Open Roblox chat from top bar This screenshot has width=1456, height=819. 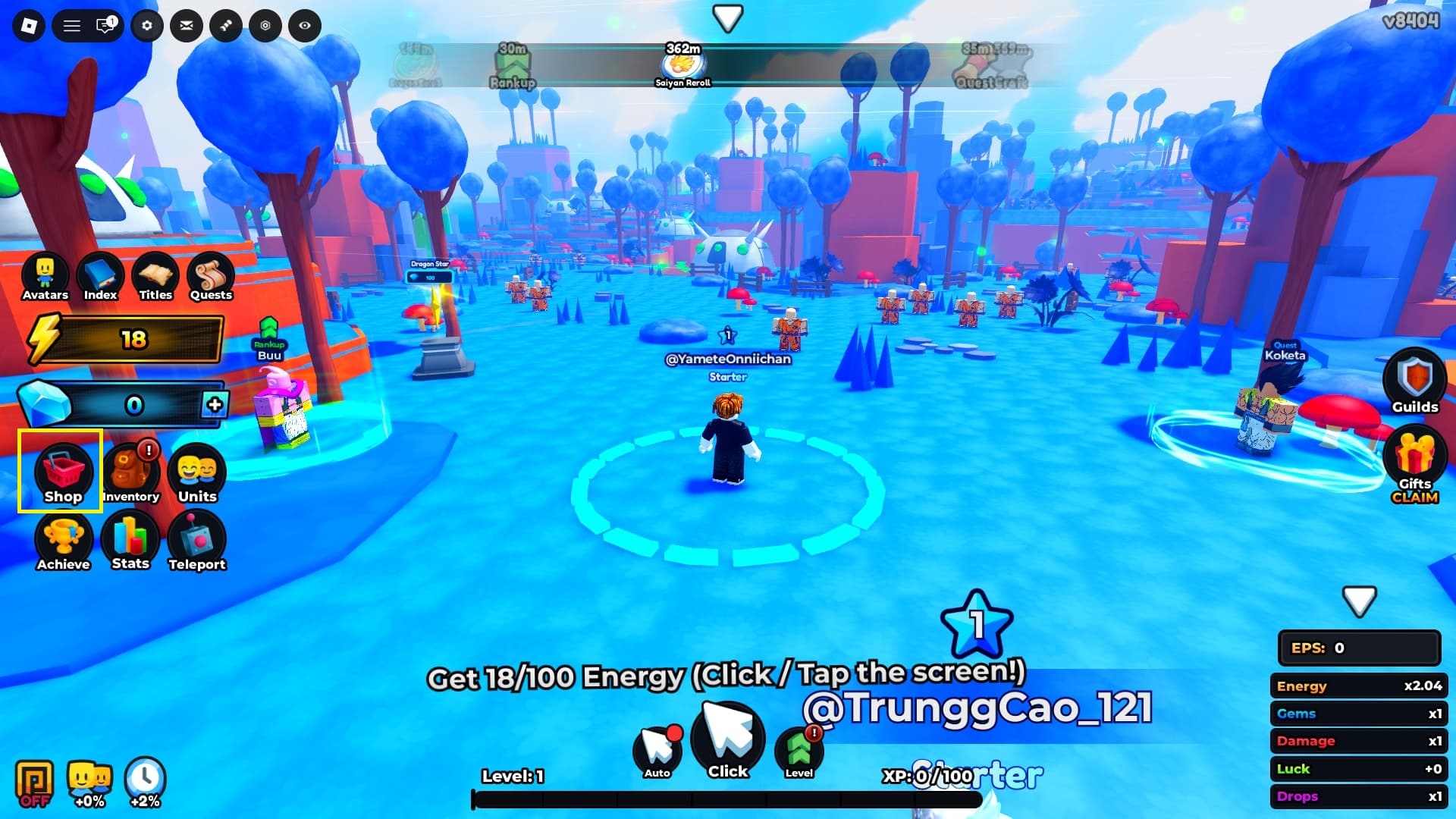coord(105,26)
